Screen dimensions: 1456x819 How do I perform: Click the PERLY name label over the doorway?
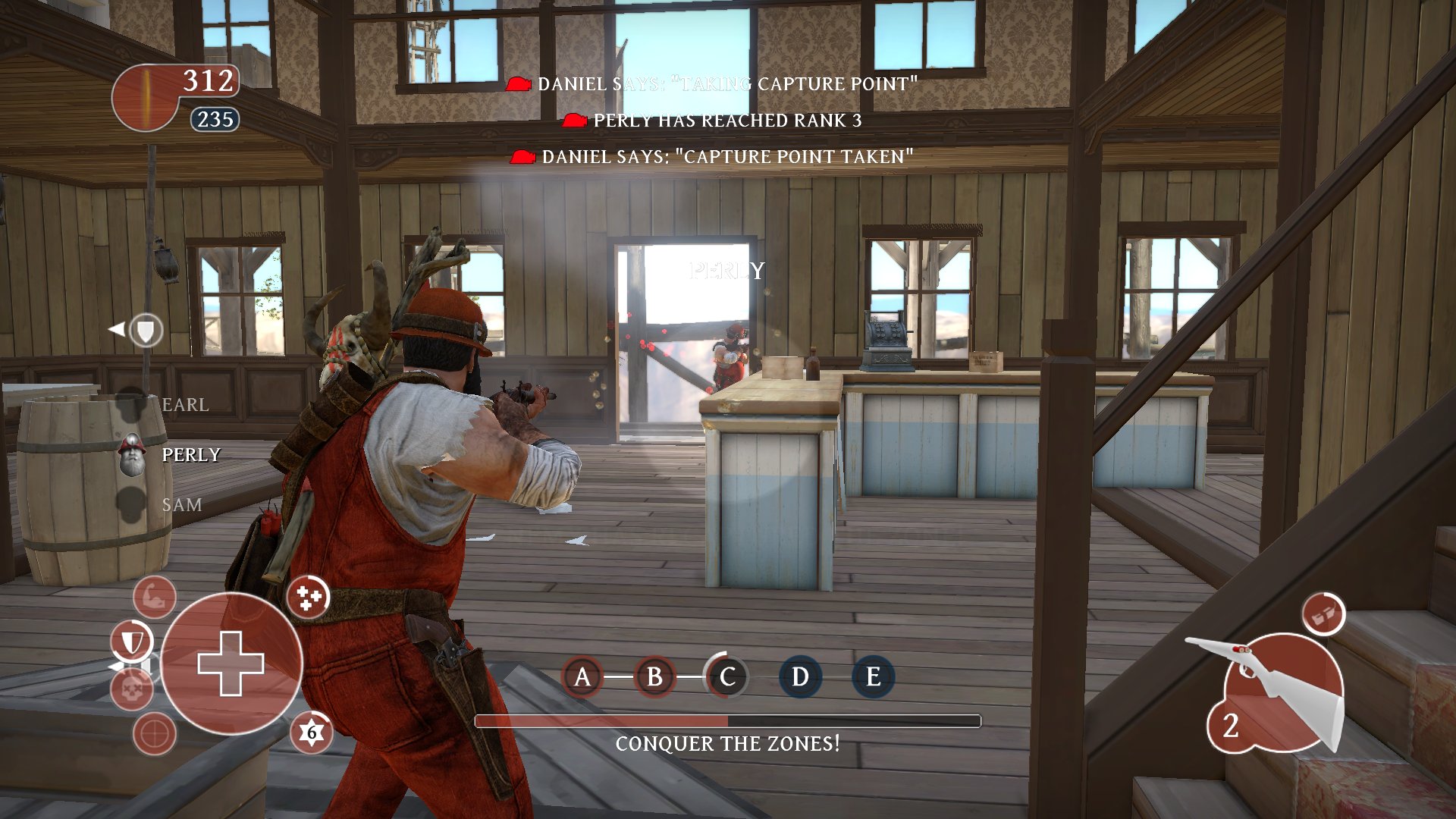(x=726, y=269)
